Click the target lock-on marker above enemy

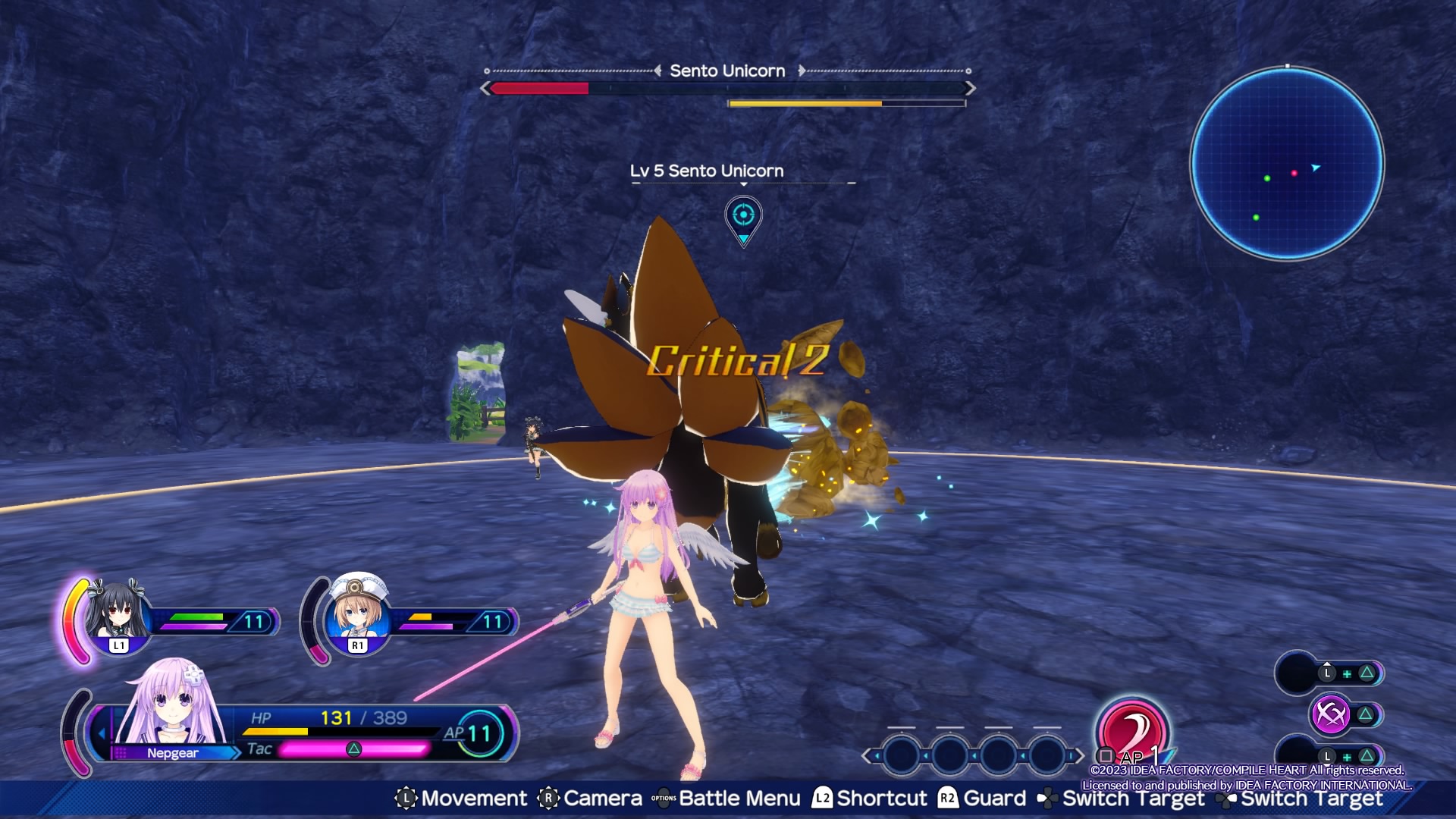pos(743,218)
